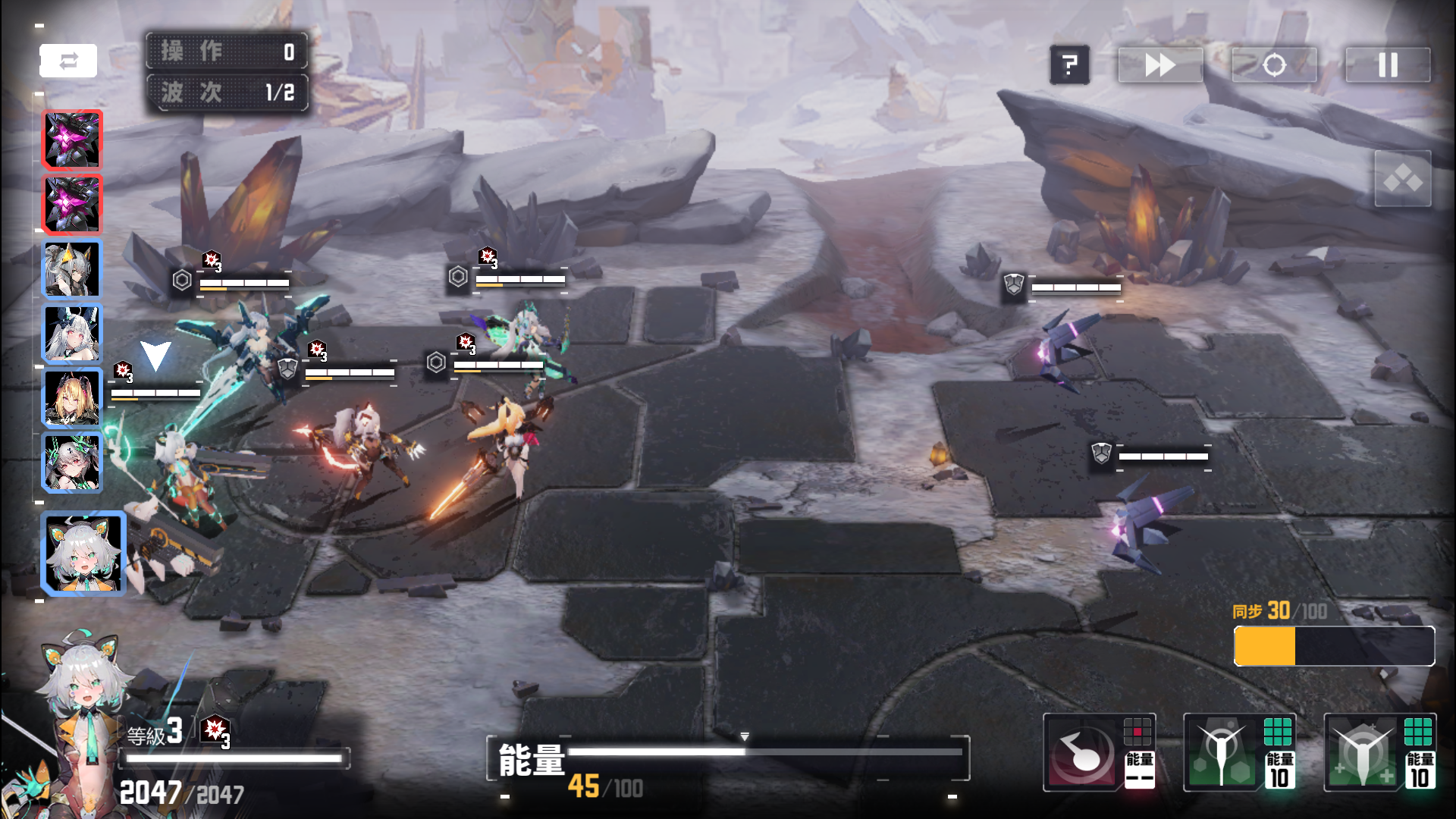Select the blonde ally portrait in sidebar
Screen dimensions: 1456x819
[x=72, y=397]
